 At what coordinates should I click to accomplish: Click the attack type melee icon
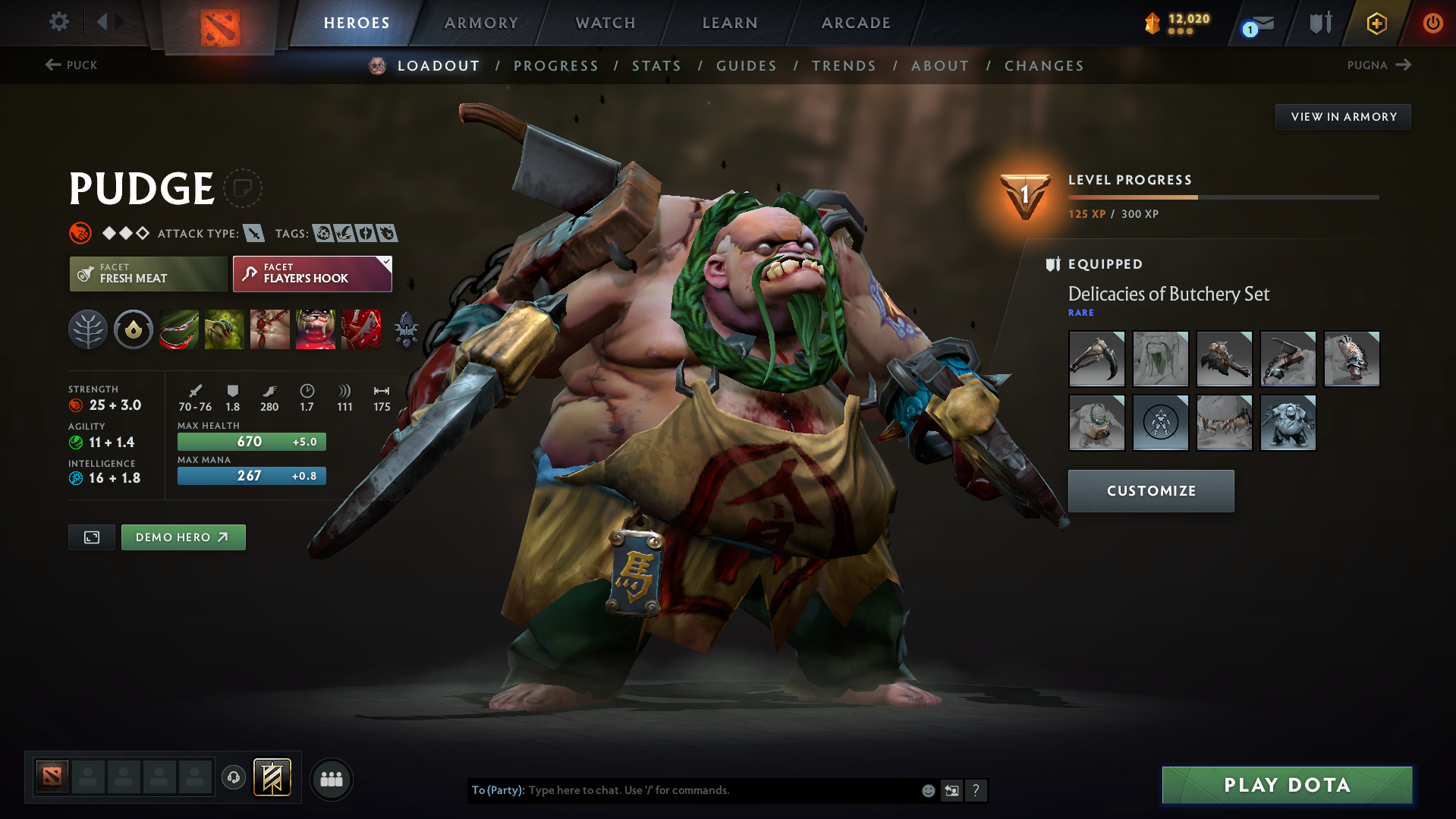tap(253, 234)
